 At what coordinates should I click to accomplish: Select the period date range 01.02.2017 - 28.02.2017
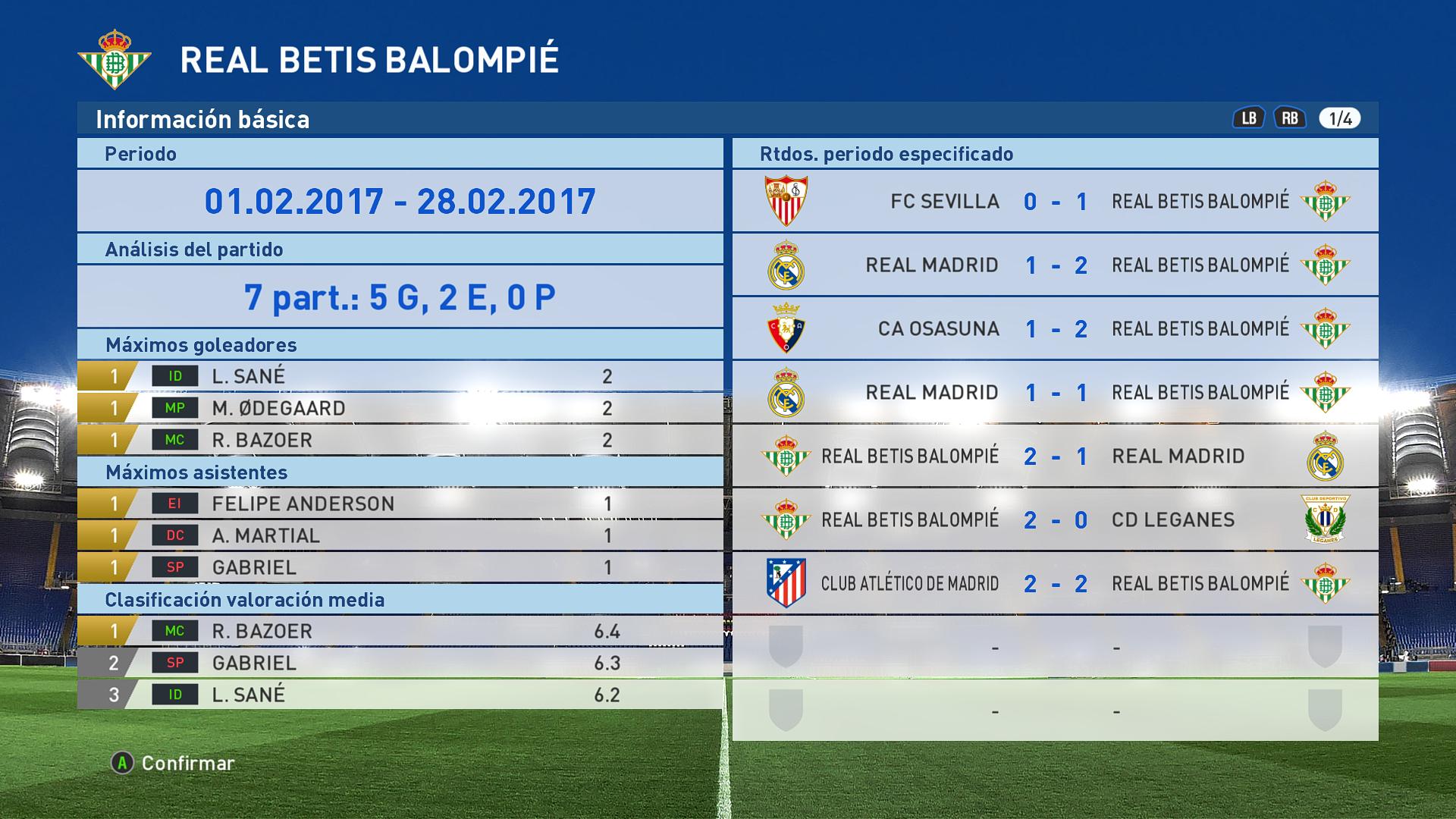[400, 201]
